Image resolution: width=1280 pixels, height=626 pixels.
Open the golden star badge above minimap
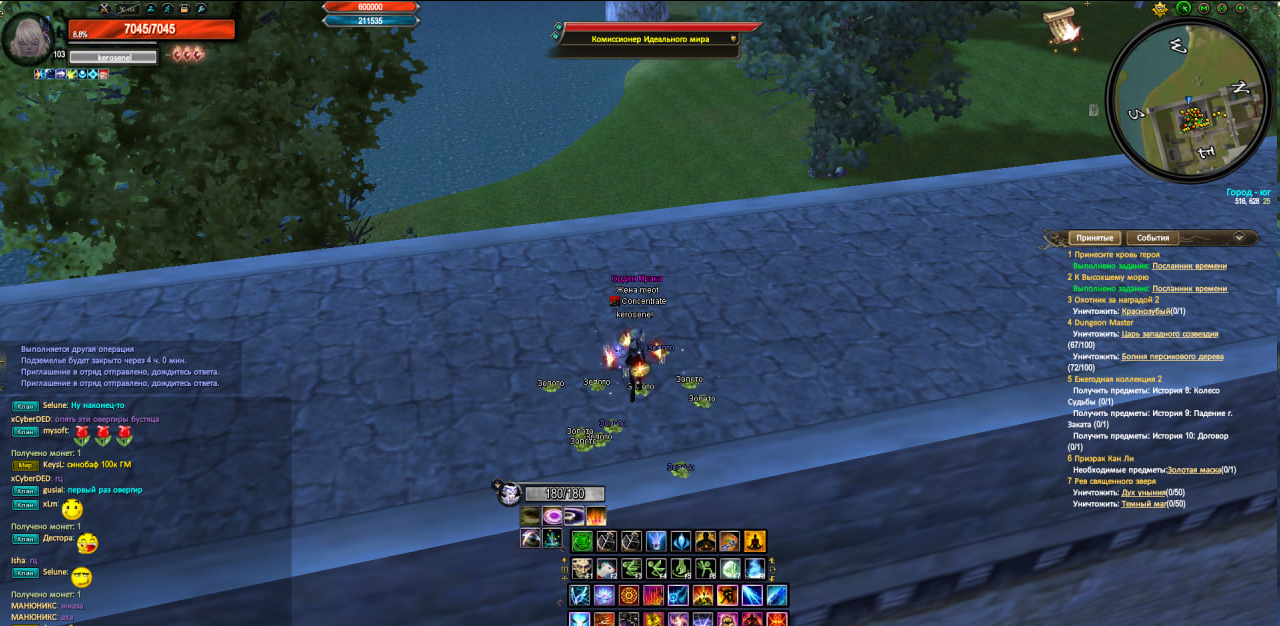tap(1160, 9)
